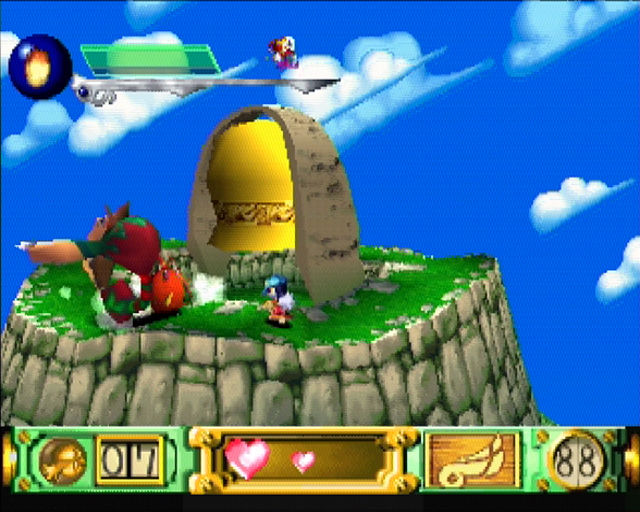Click the winged emblem panel
This screenshot has height=512, width=640.
(472, 462)
